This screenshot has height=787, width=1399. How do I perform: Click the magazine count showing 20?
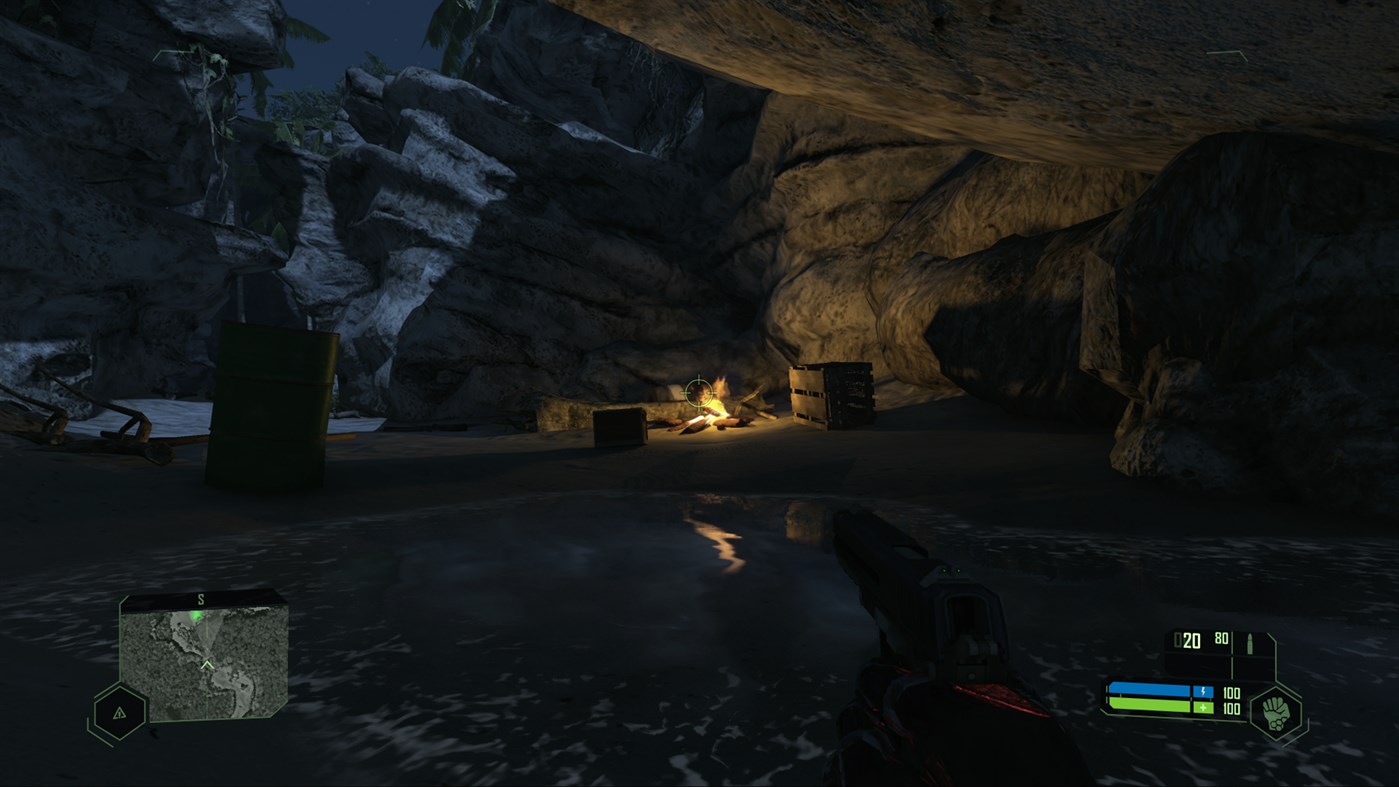pos(1192,638)
